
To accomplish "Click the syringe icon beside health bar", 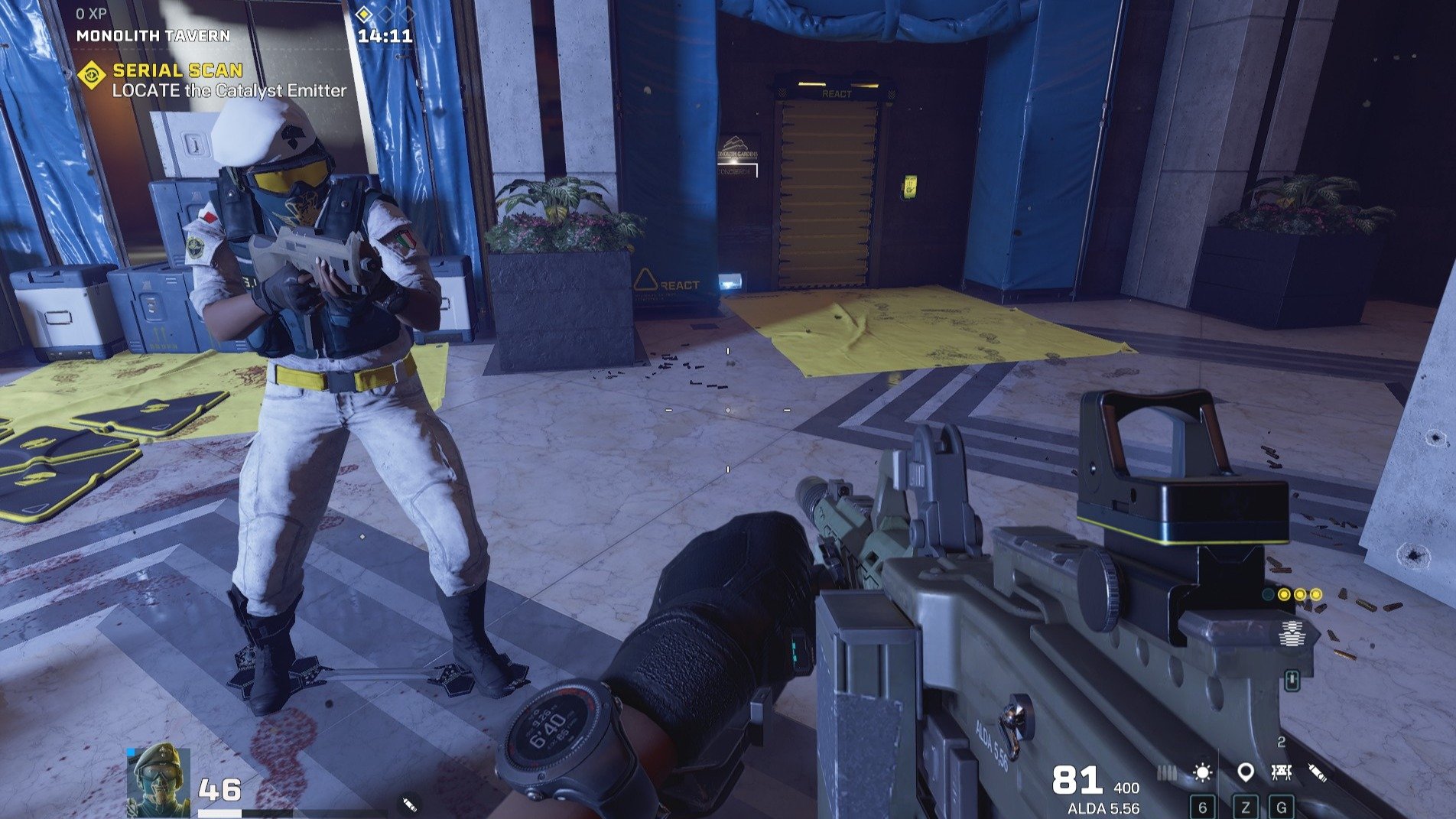I will tap(409, 804).
